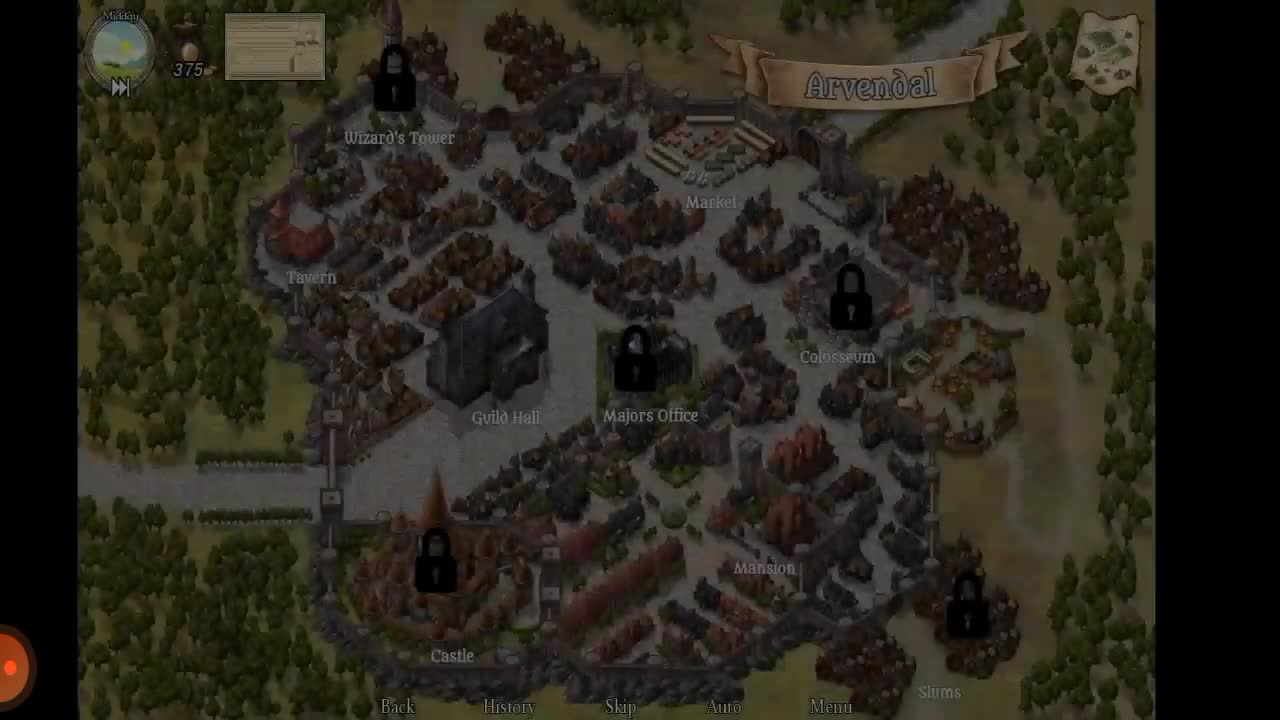Screen dimensions: 1280x720
Task: Open the dialogue History
Action: pos(509,706)
